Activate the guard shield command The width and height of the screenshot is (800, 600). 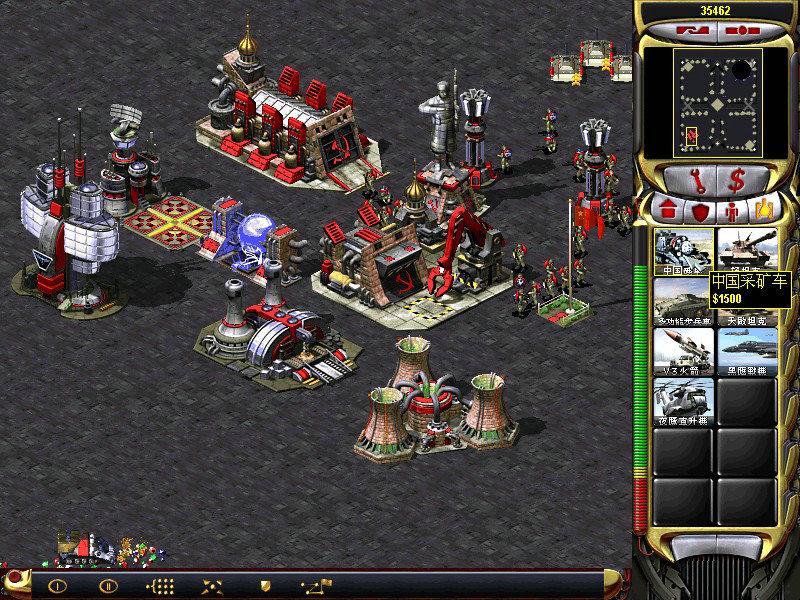tap(266, 585)
